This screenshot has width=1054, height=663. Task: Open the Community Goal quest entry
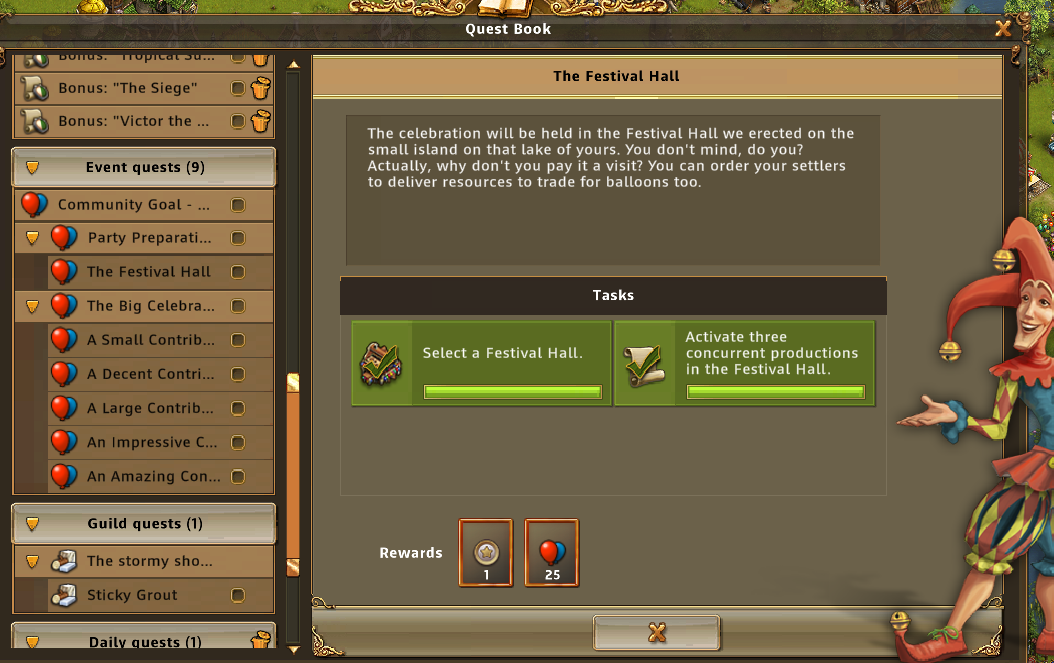(134, 205)
